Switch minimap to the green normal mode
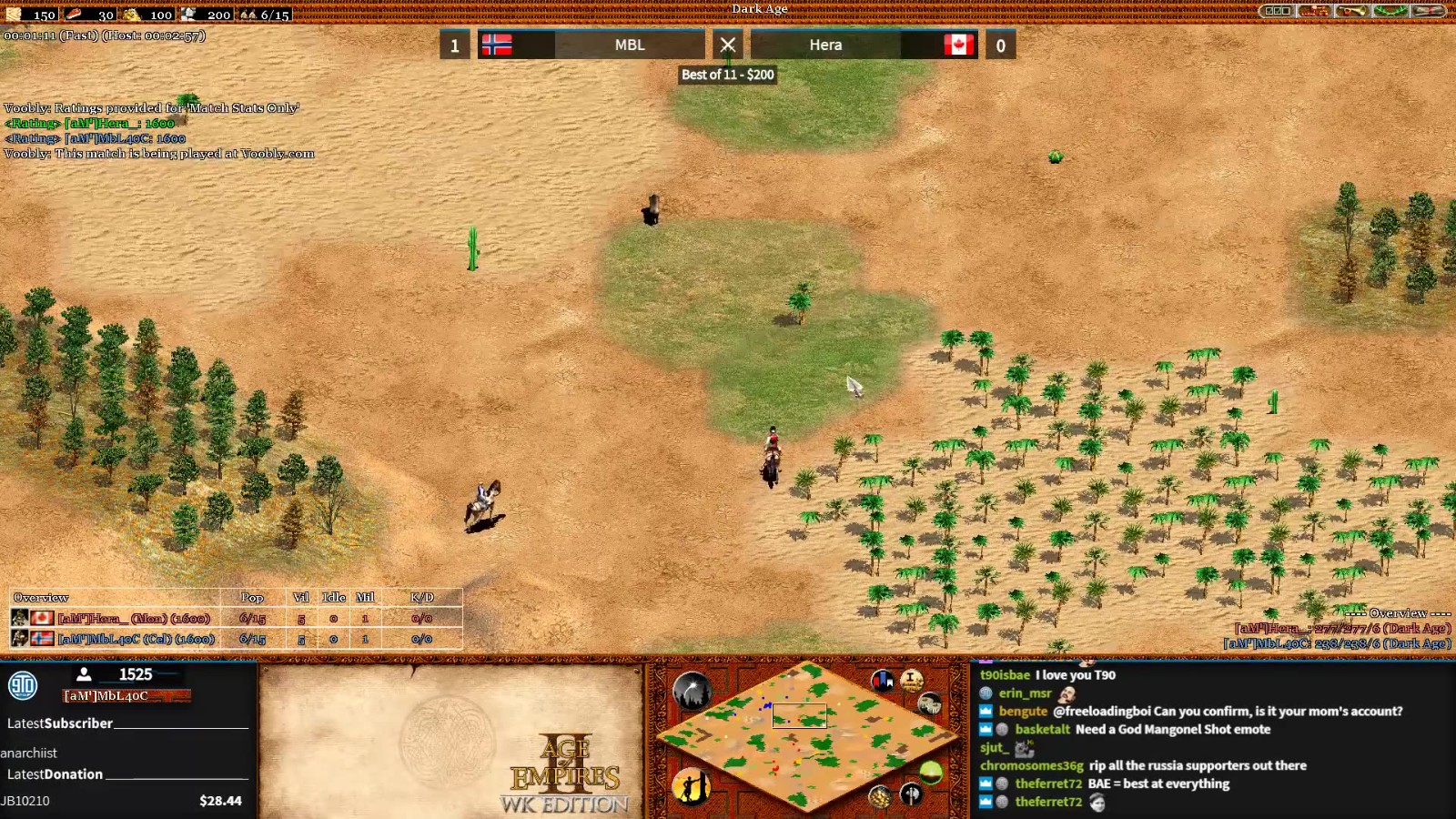This screenshot has height=819, width=1456. 930,773
